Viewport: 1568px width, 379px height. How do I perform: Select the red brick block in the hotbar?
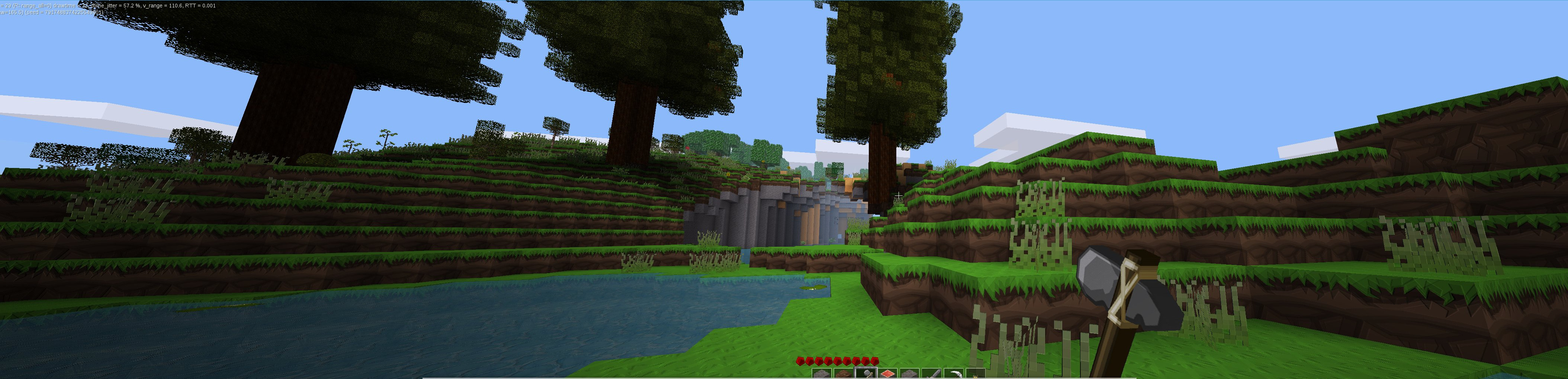point(887,373)
